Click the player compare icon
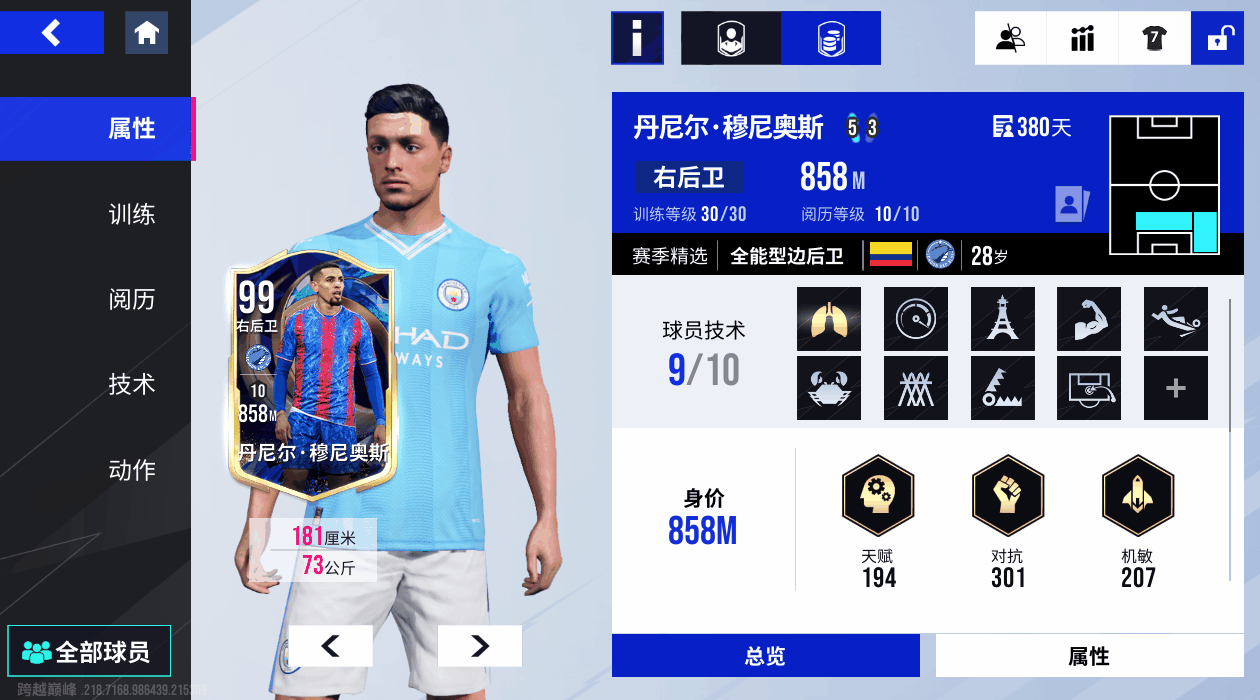The image size is (1260, 700). pos(1010,38)
